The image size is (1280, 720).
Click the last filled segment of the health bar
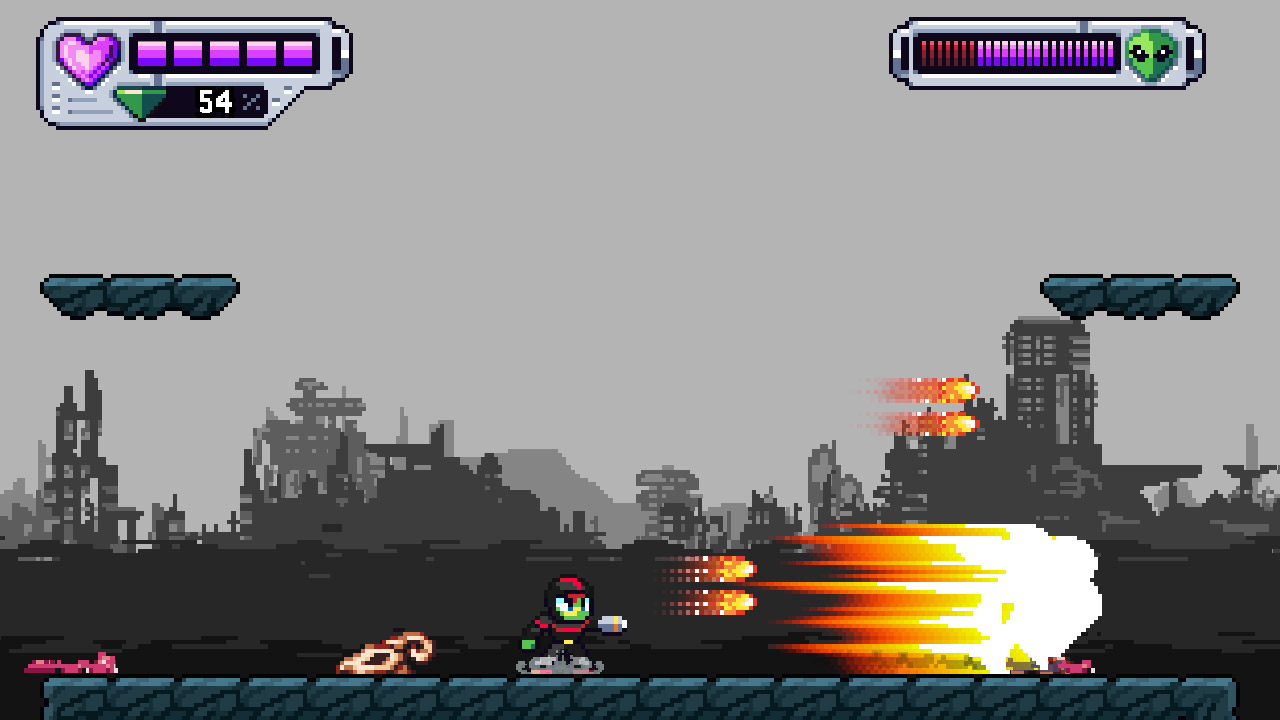[297, 53]
